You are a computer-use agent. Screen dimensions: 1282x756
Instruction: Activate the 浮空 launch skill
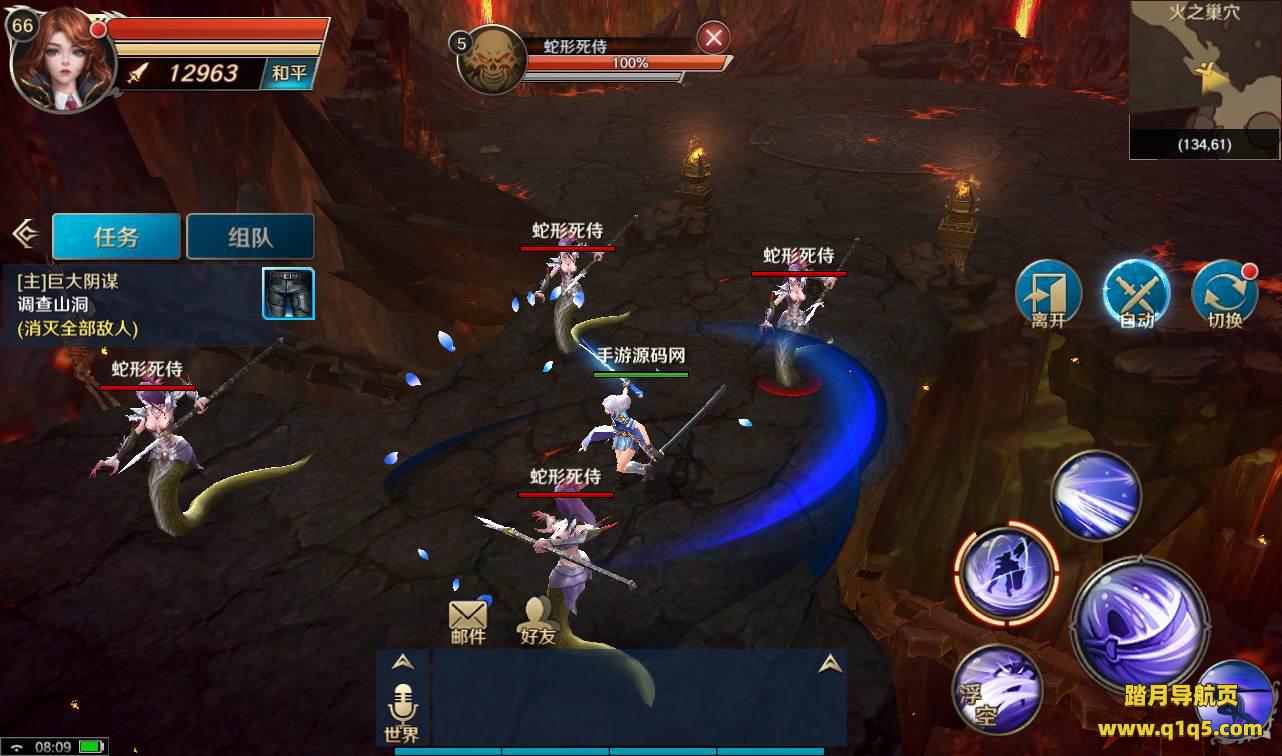[x=997, y=689]
